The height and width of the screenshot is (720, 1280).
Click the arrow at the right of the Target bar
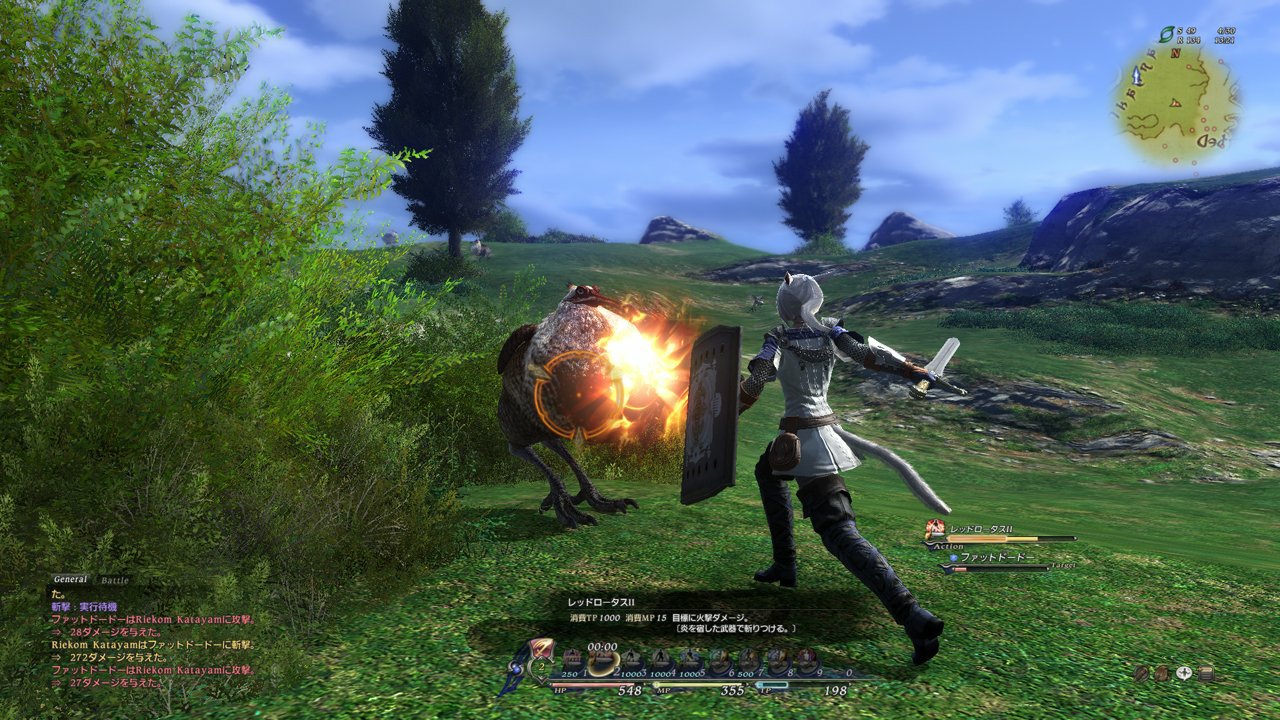[1048, 569]
